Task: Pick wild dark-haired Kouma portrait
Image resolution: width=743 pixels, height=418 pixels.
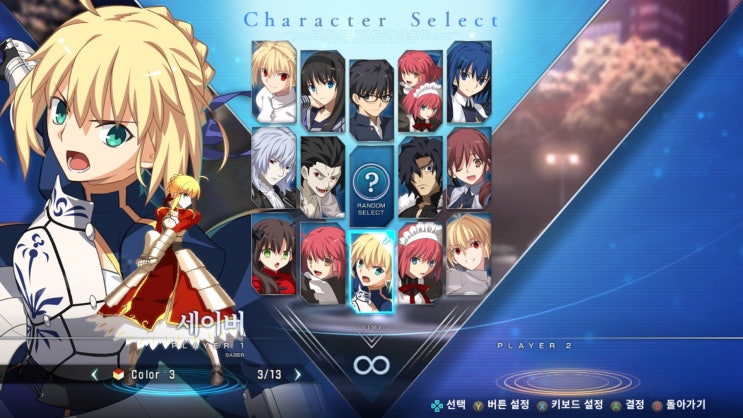Action: click(420, 177)
